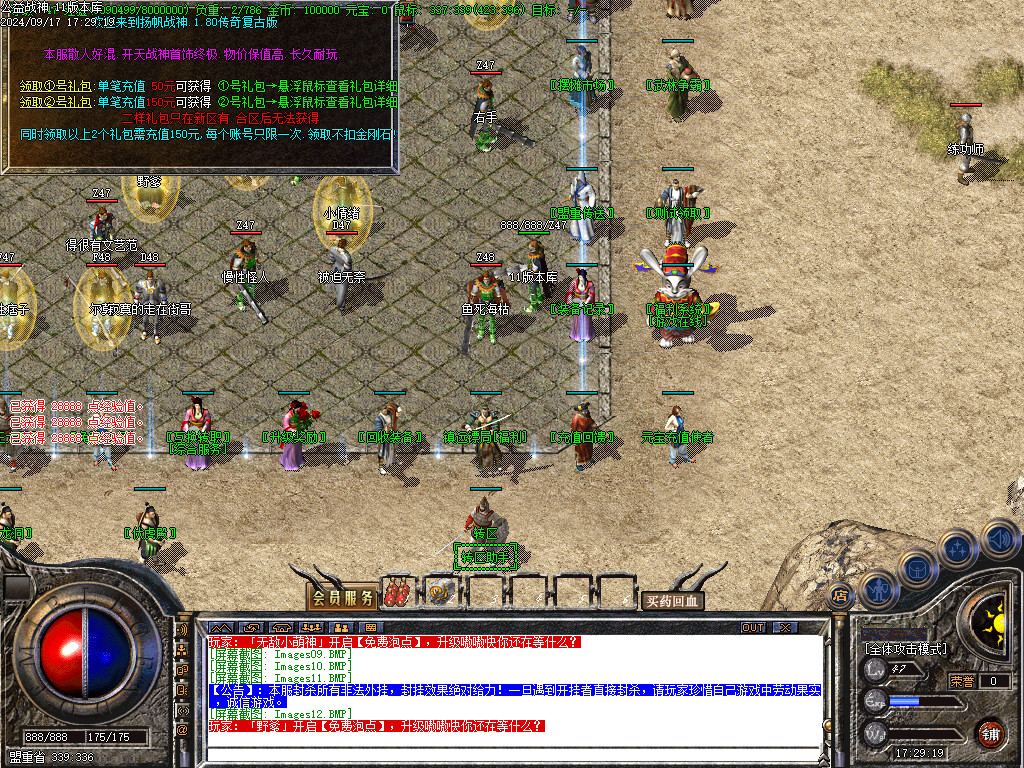Viewport: 1024px width, 768px height.
Task: Click the OUT button above the chat
Action: pyautogui.click(x=753, y=627)
